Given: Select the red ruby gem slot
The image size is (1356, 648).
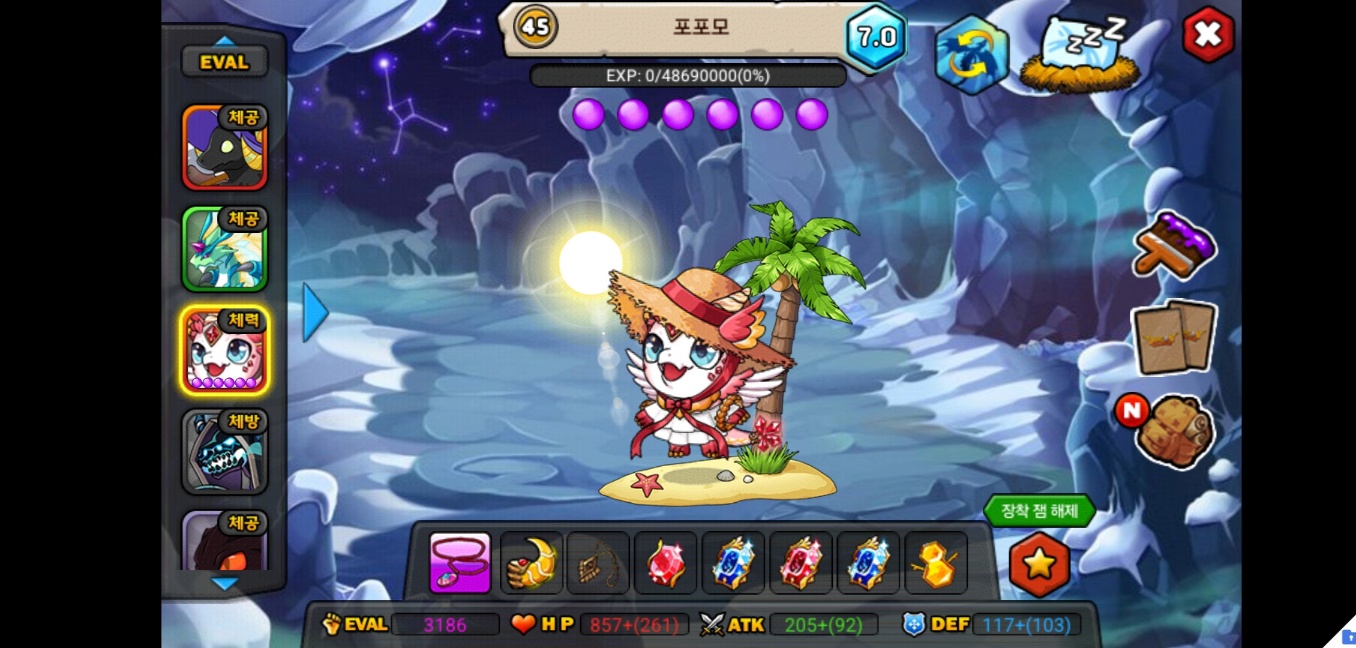Looking at the screenshot, I should [x=665, y=563].
